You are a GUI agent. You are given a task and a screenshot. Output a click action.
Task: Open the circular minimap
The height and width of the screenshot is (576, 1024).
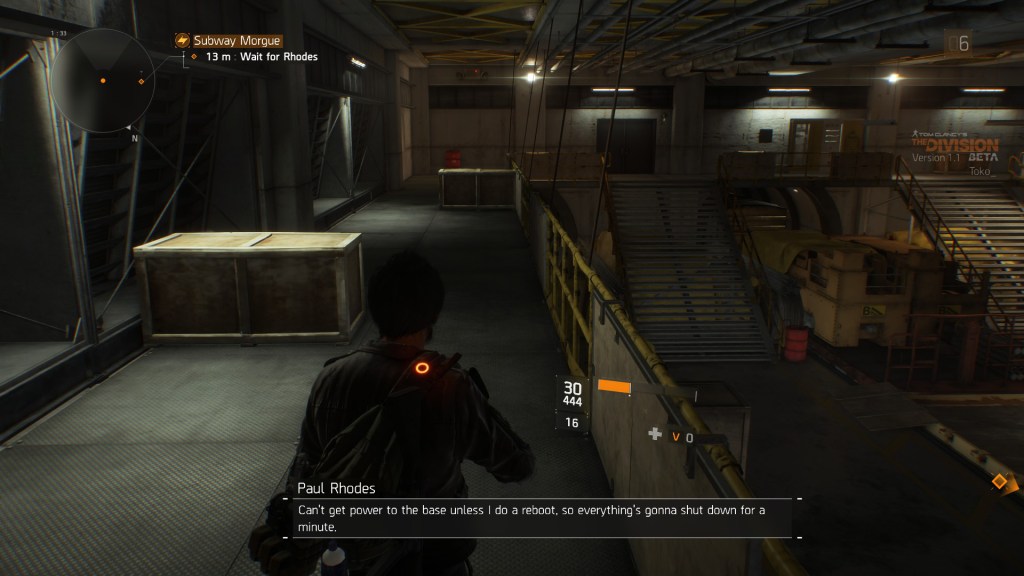(101, 80)
